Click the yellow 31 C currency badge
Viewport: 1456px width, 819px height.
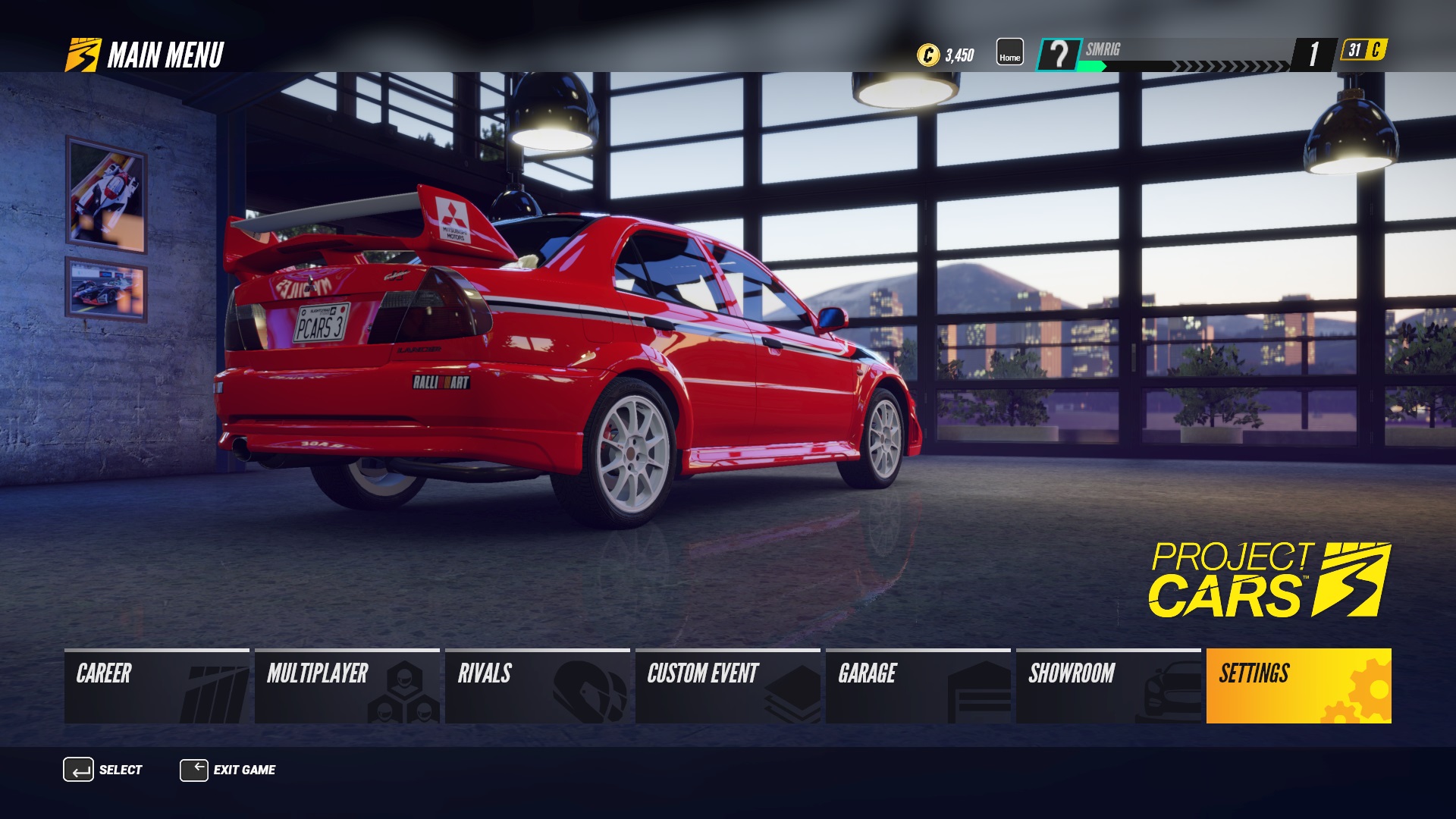1358,53
